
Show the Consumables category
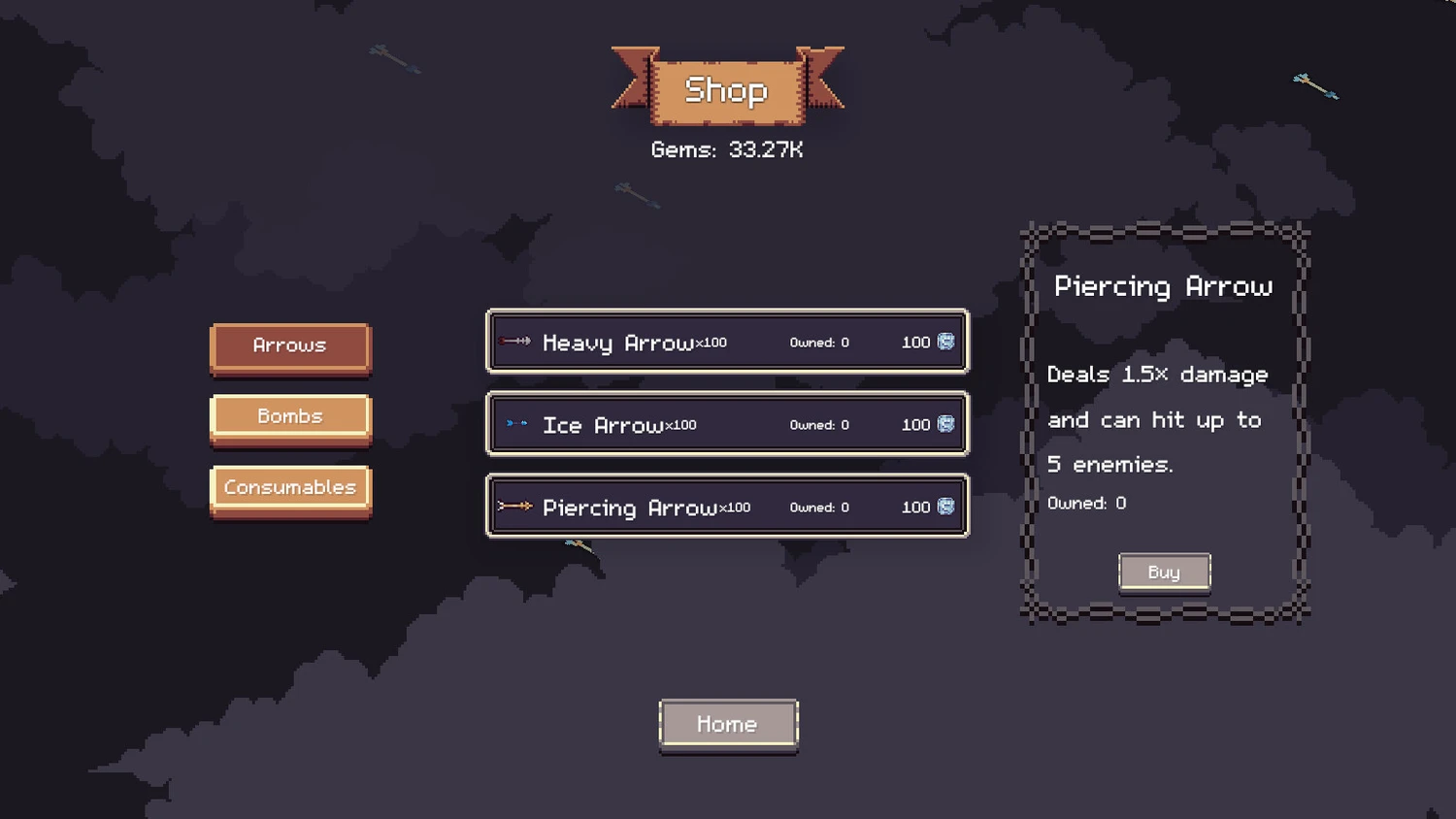(x=290, y=488)
